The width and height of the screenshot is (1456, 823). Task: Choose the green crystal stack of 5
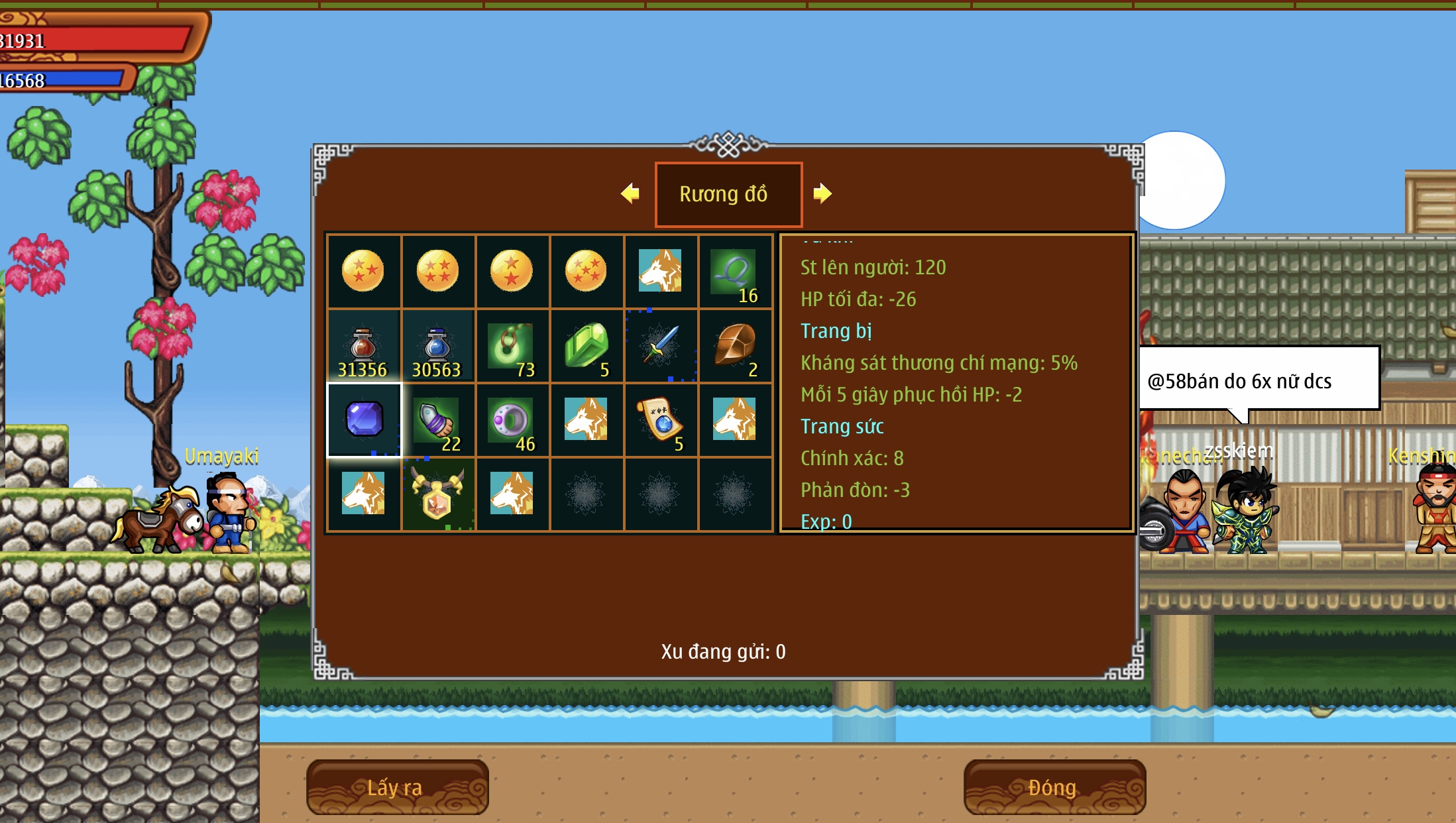coord(586,346)
